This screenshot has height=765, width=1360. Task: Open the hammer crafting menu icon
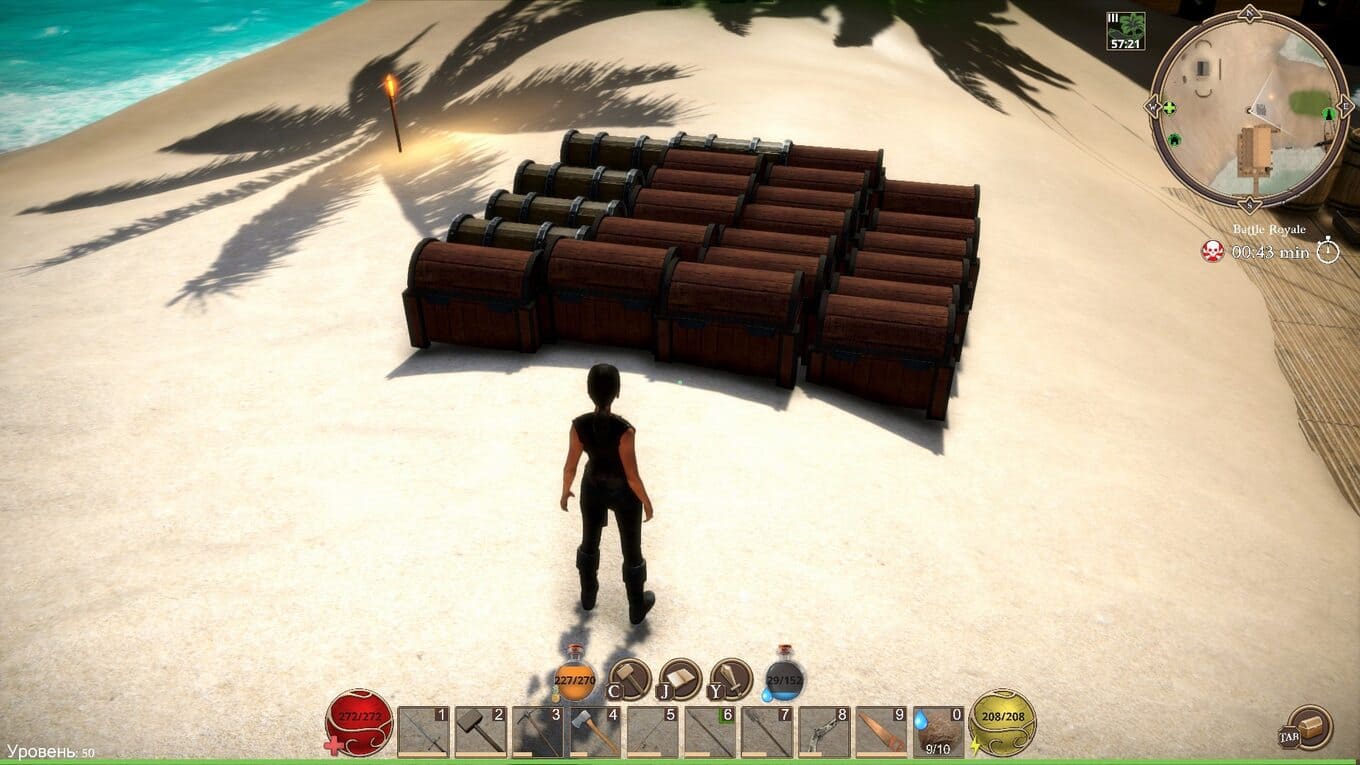(x=631, y=679)
